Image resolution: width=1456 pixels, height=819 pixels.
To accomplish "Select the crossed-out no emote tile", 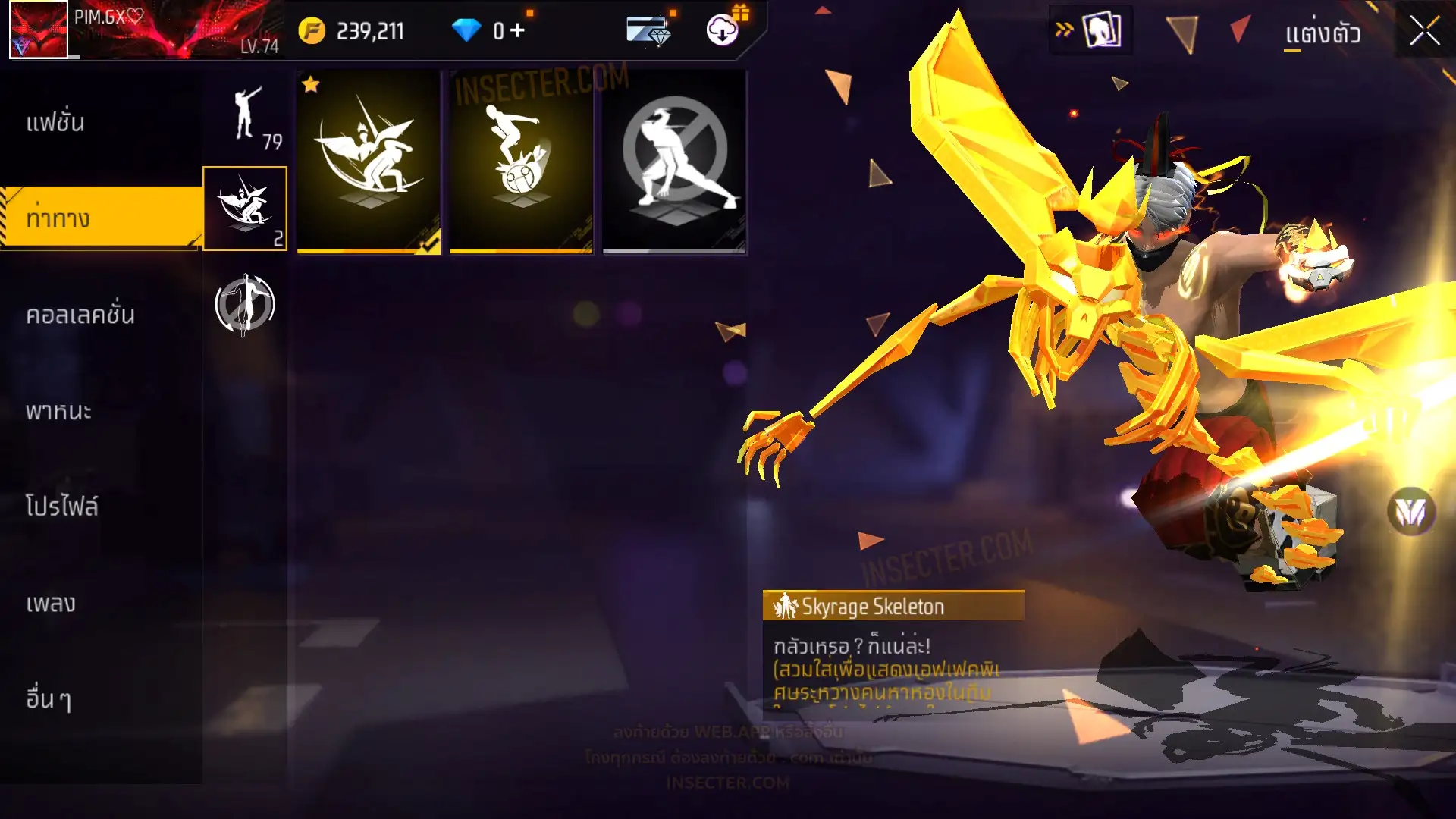I will (674, 162).
